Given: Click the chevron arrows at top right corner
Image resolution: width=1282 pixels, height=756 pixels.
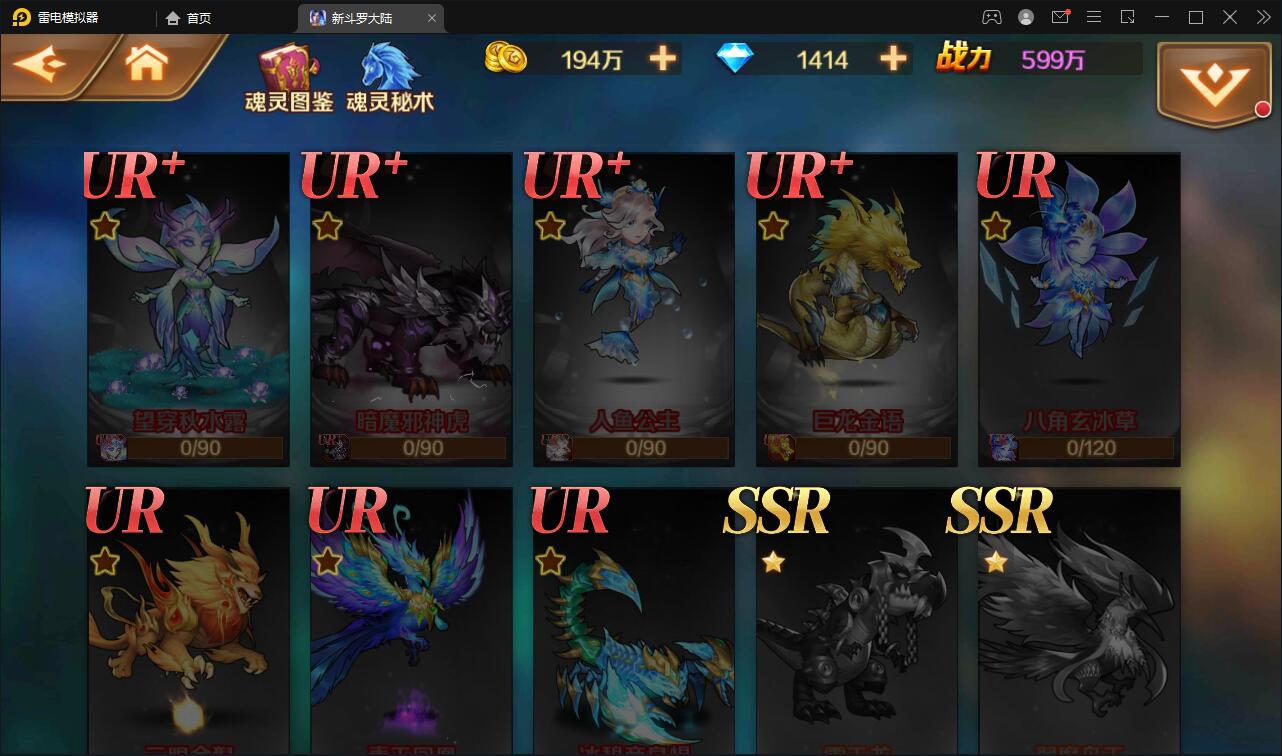Looking at the screenshot, I should pyautogui.click(x=1262, y=17).
